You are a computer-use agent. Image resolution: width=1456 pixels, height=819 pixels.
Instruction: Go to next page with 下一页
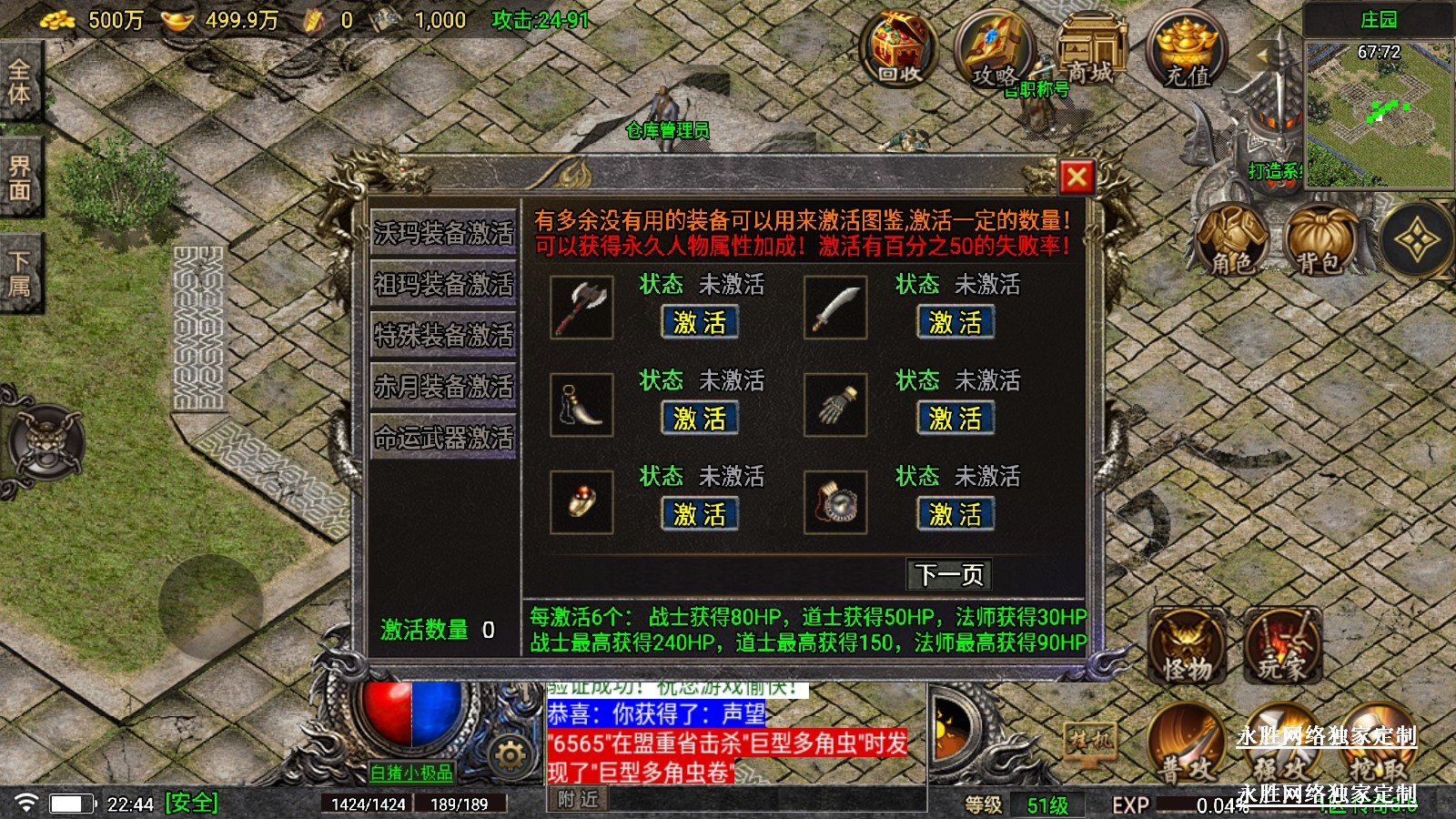[x=949, y=574]
